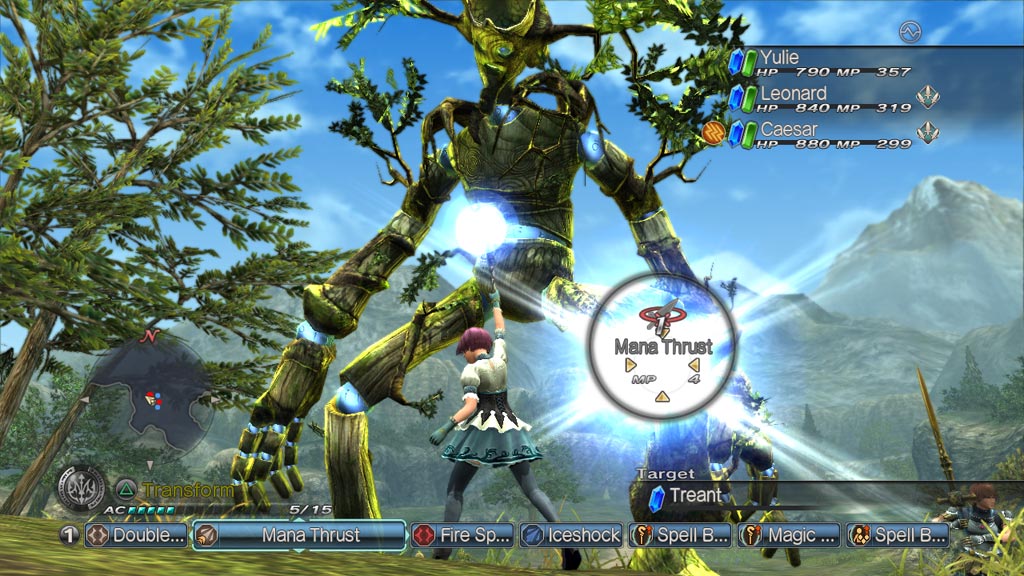Click the network status icon above party list

(909, 31)
